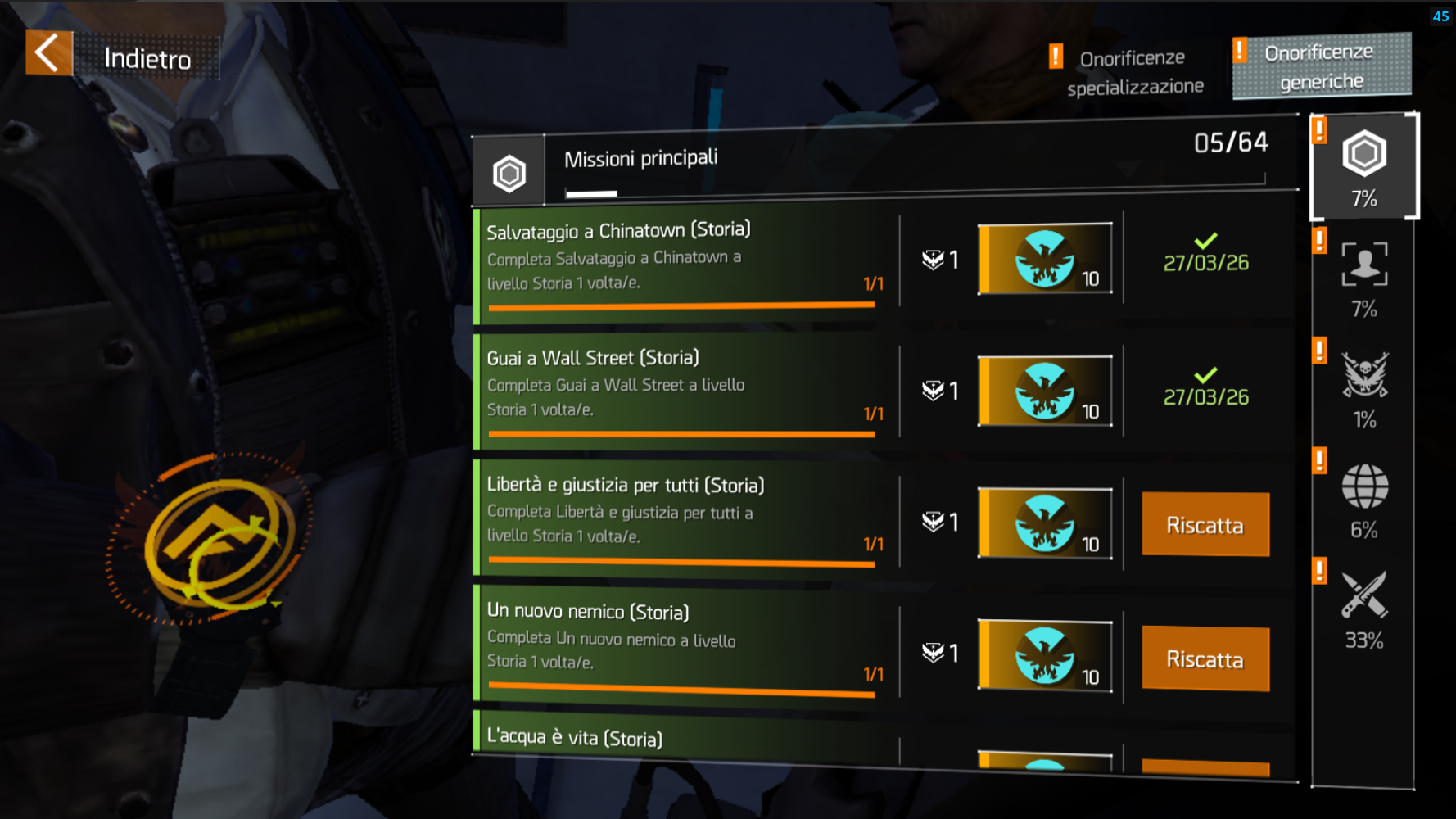Inspect the Guai a Wall Street eagle reward
1456x819 pixels.
pyautogui.click(x=1045, y=391)
